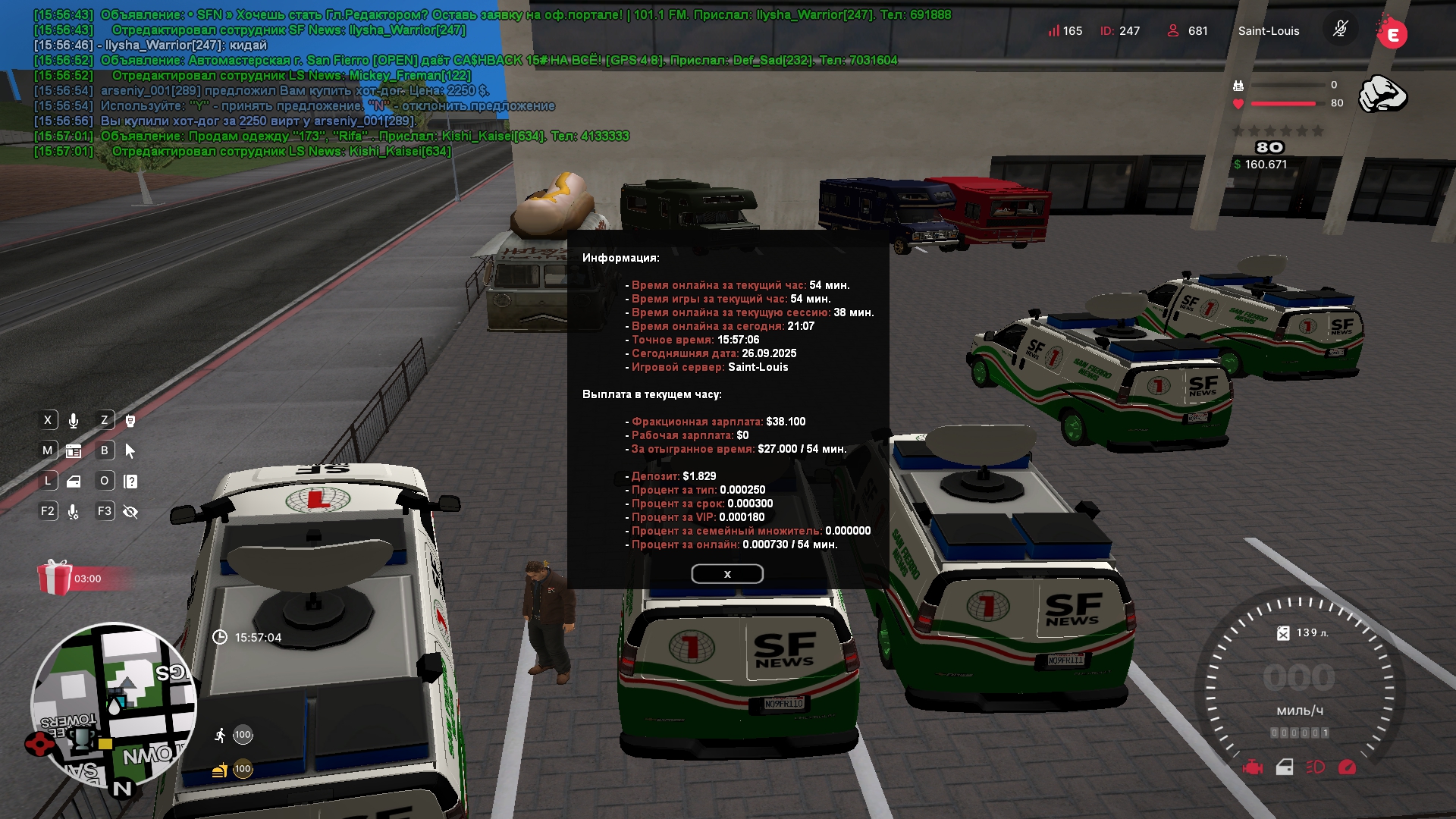
Task: Close the information dialog with the X button
Action: 726,574
